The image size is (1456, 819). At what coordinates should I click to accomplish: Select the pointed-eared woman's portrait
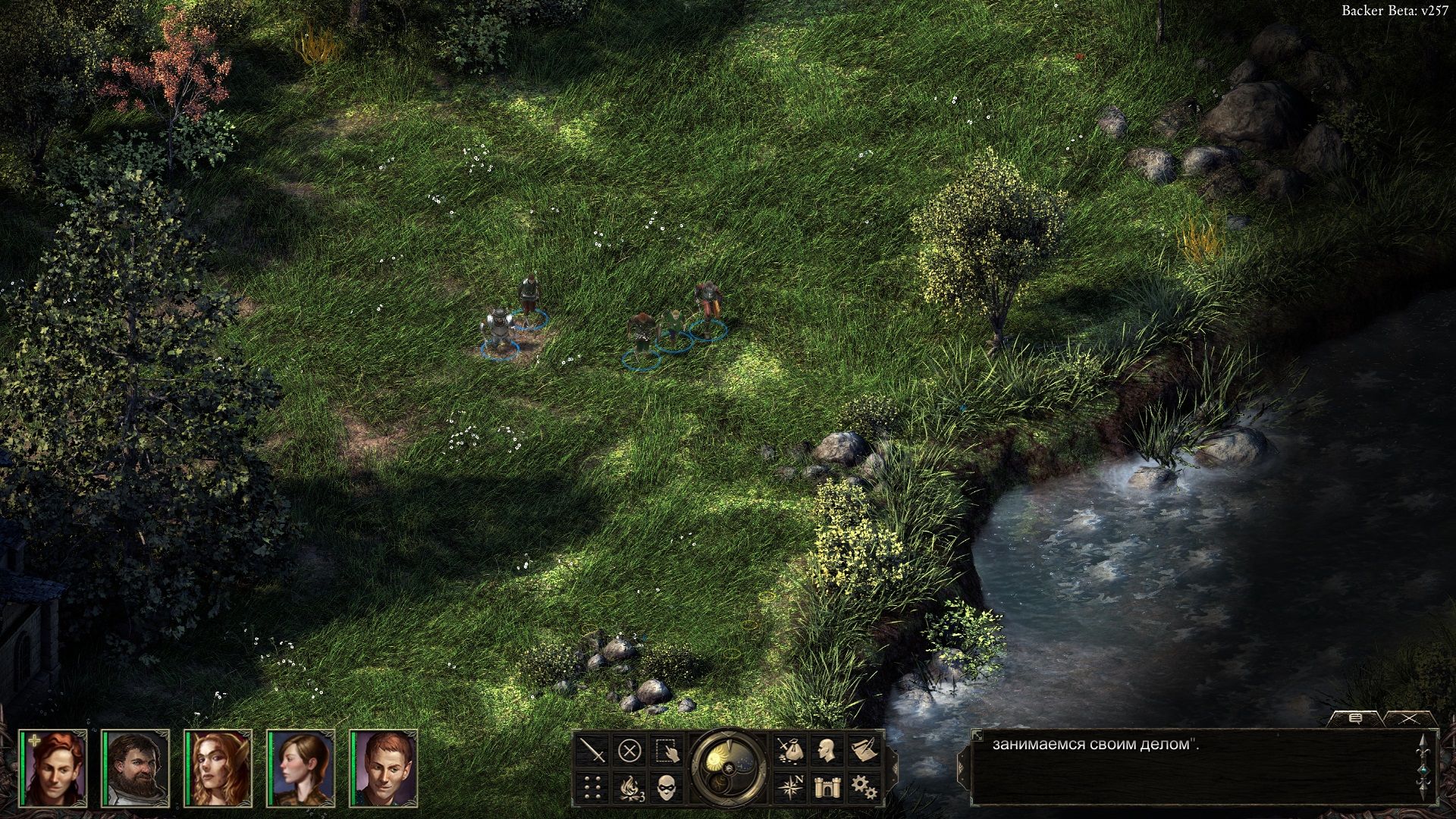coord(219,767)
